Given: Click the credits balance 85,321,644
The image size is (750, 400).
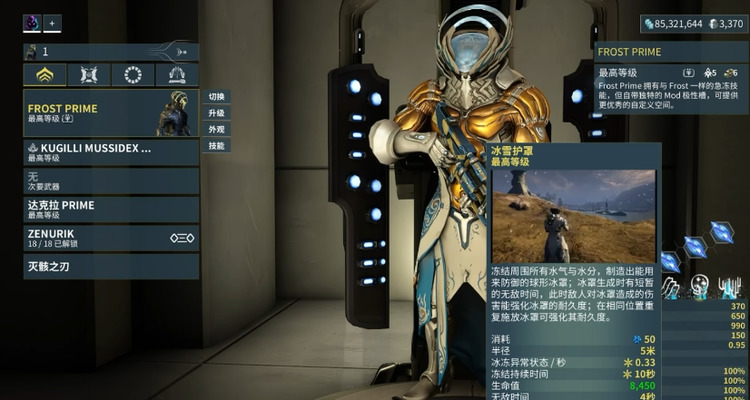Looking at the screenshot, I should [673, 24].
